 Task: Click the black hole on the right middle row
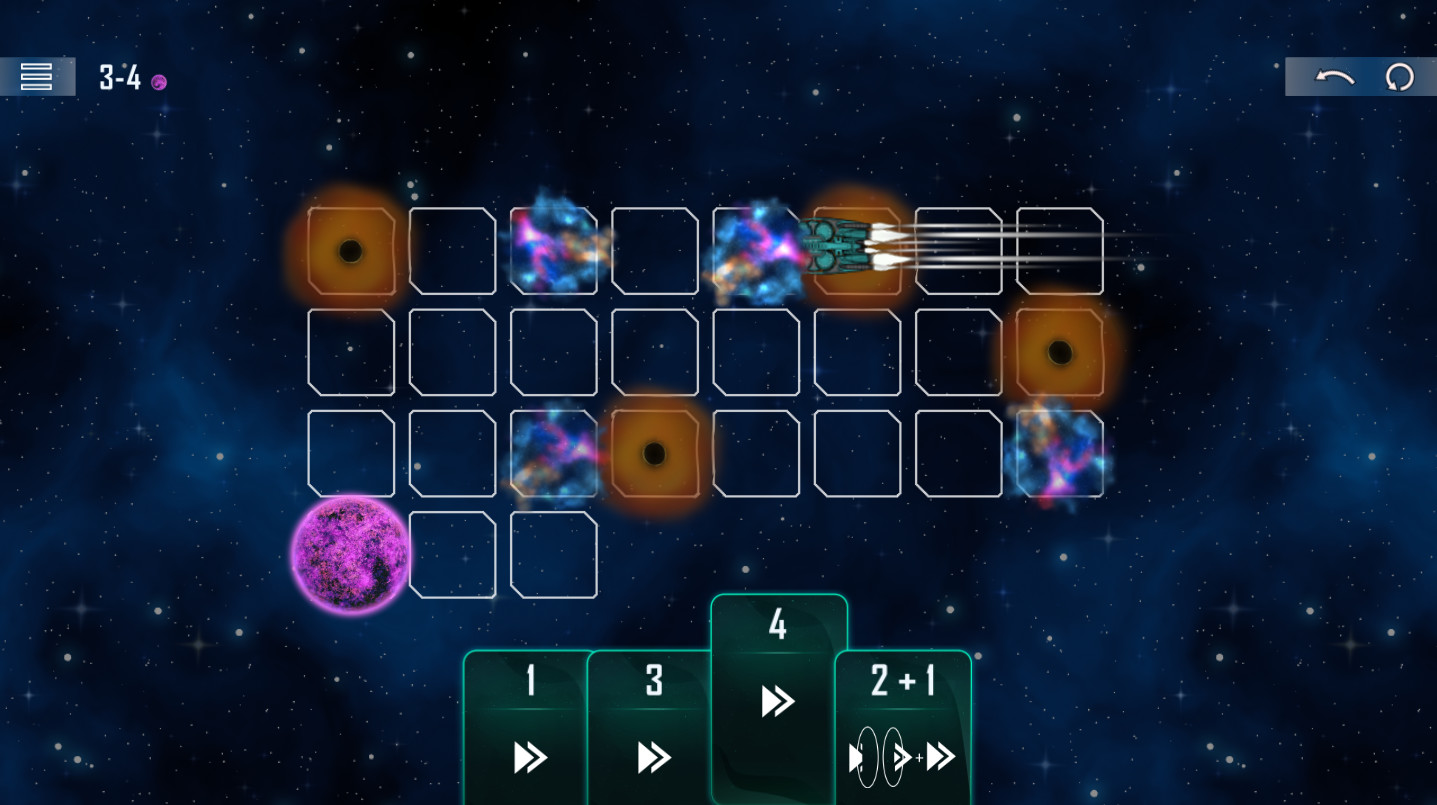pos(1058,351)
